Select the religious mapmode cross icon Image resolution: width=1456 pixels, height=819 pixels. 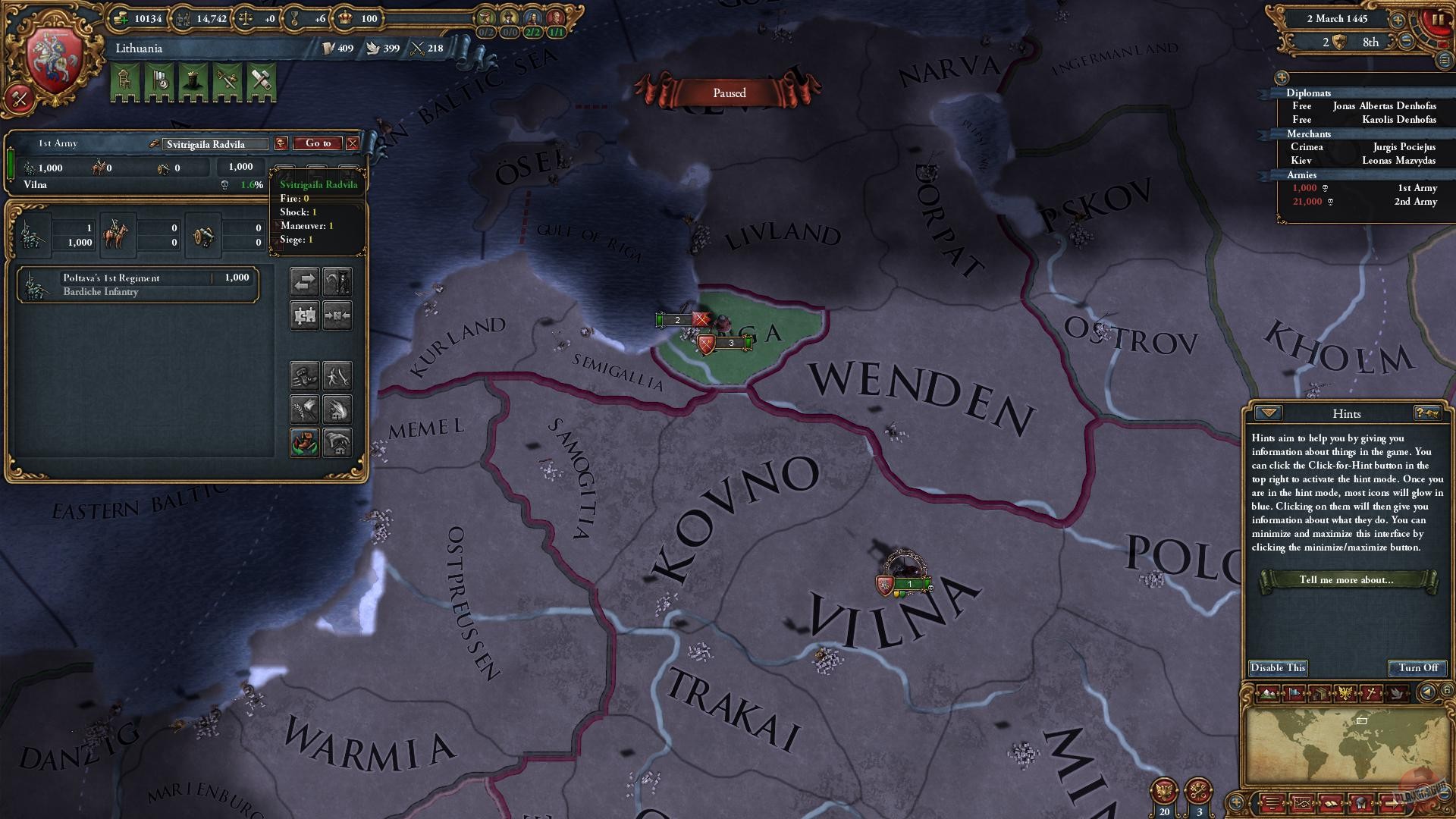(x=1372, y=692)
